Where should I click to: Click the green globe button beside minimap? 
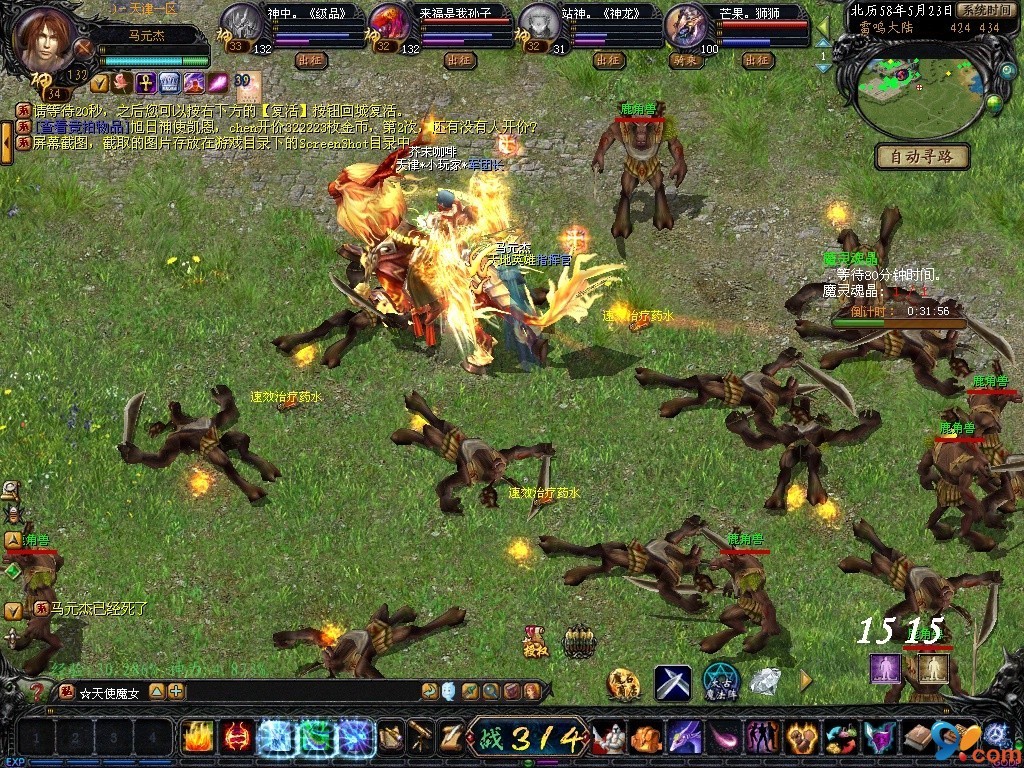995,101
